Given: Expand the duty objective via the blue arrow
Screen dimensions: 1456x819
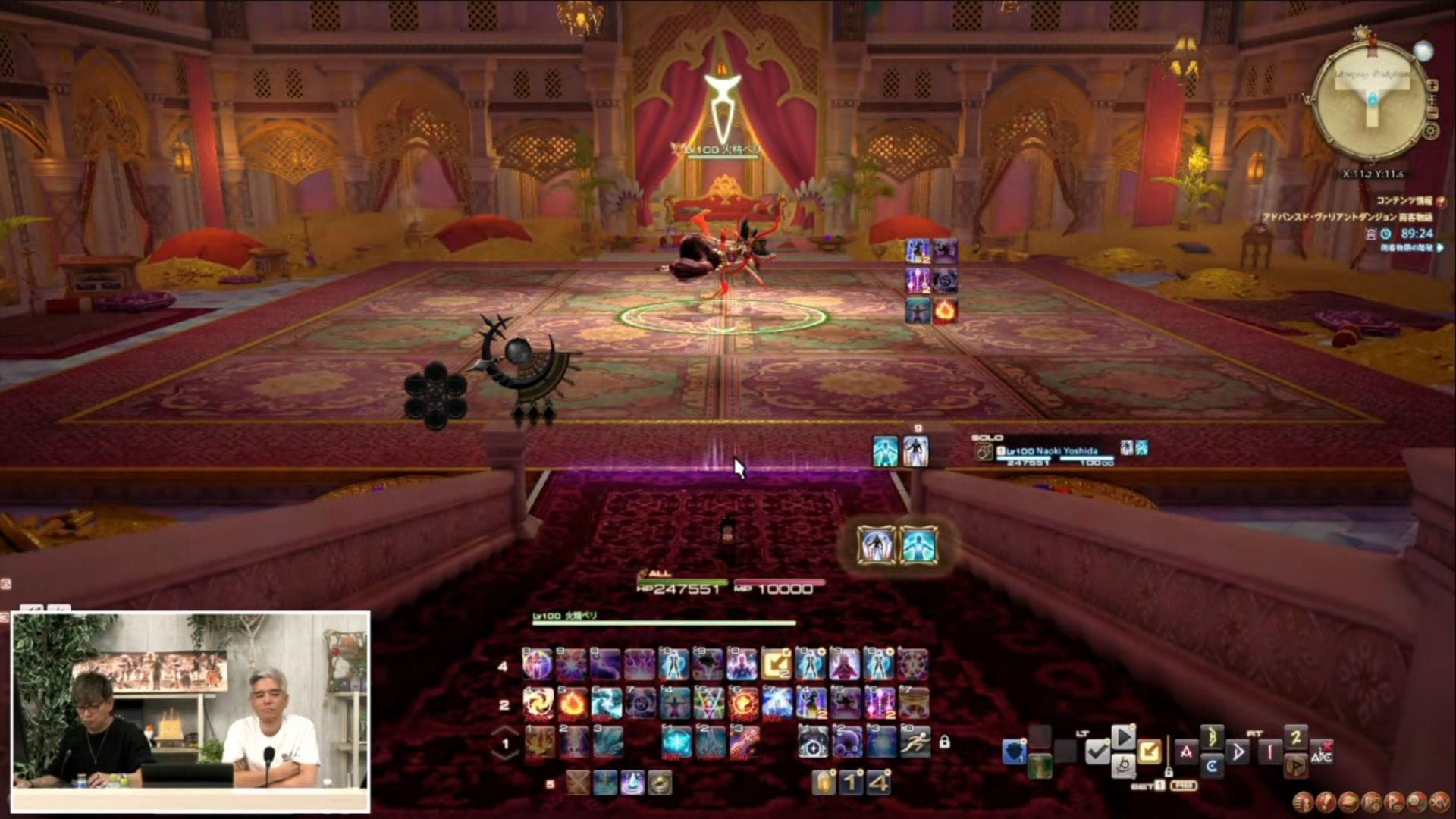Looking at the screenshot, I should (x=1439, y=247).
